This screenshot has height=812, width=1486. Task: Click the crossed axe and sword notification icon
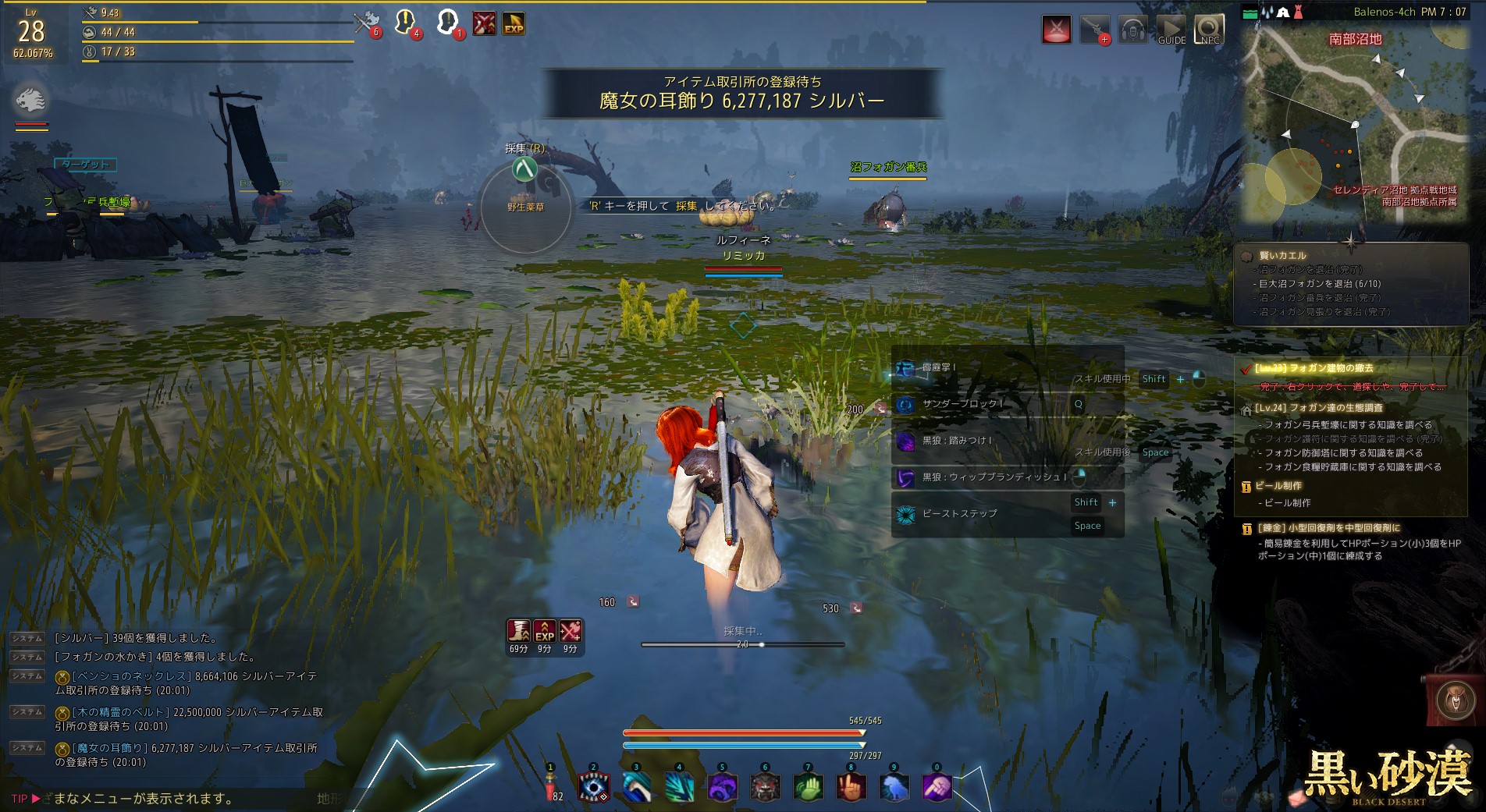click(365, 23)
